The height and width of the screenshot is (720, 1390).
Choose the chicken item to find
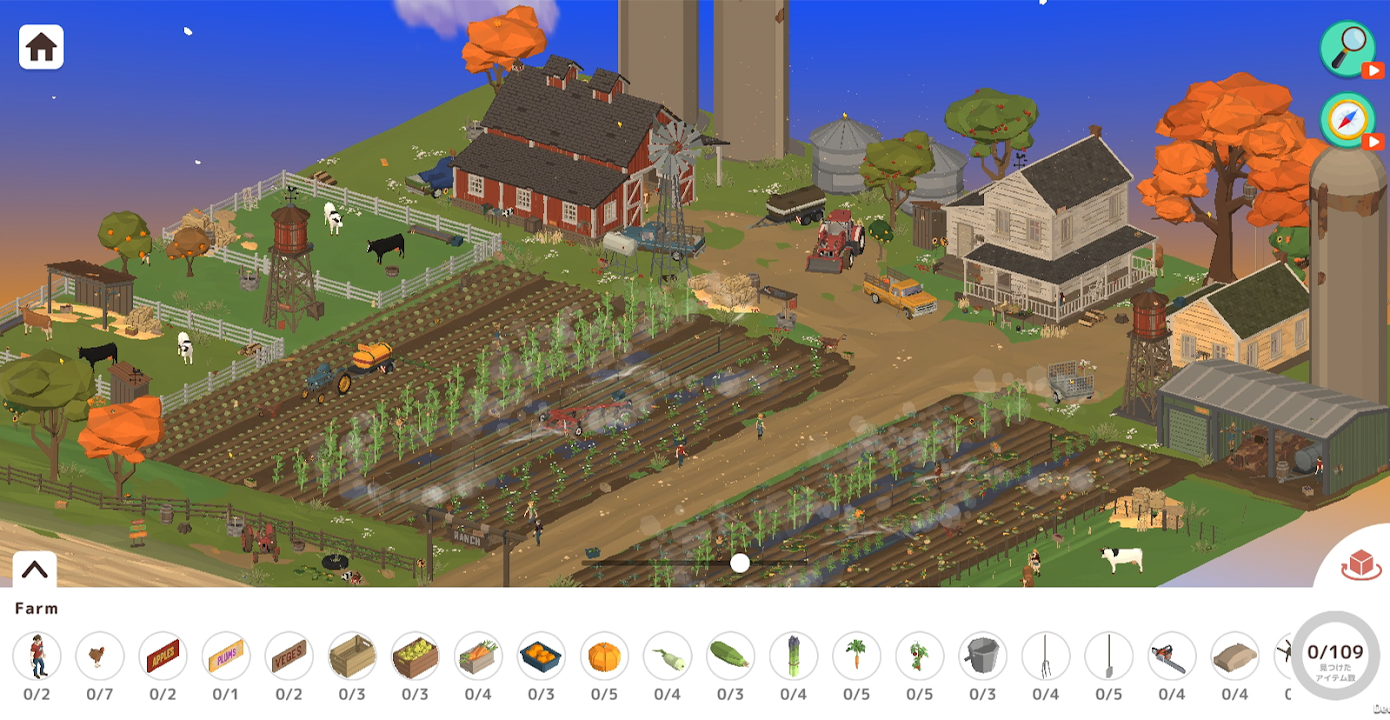100,657
